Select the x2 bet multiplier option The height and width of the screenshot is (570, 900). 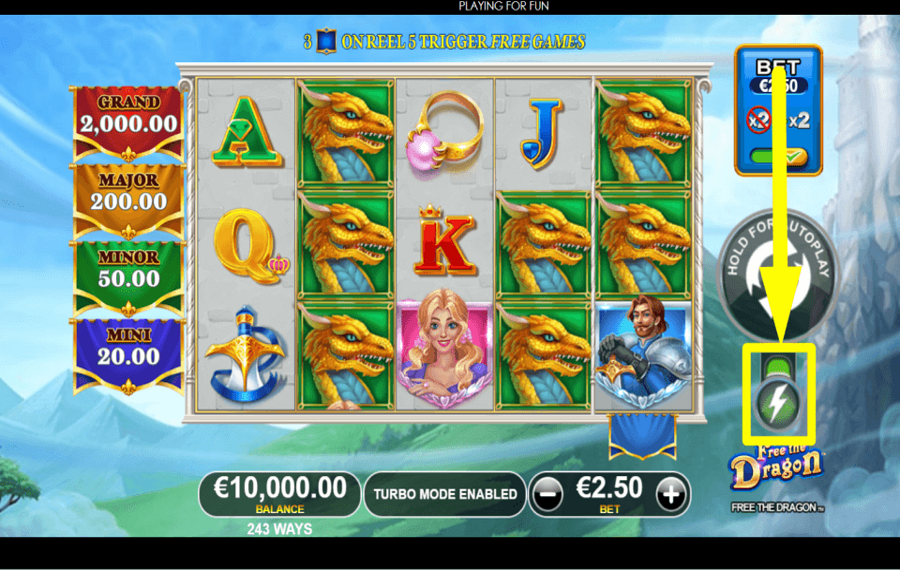coord(798,121)
